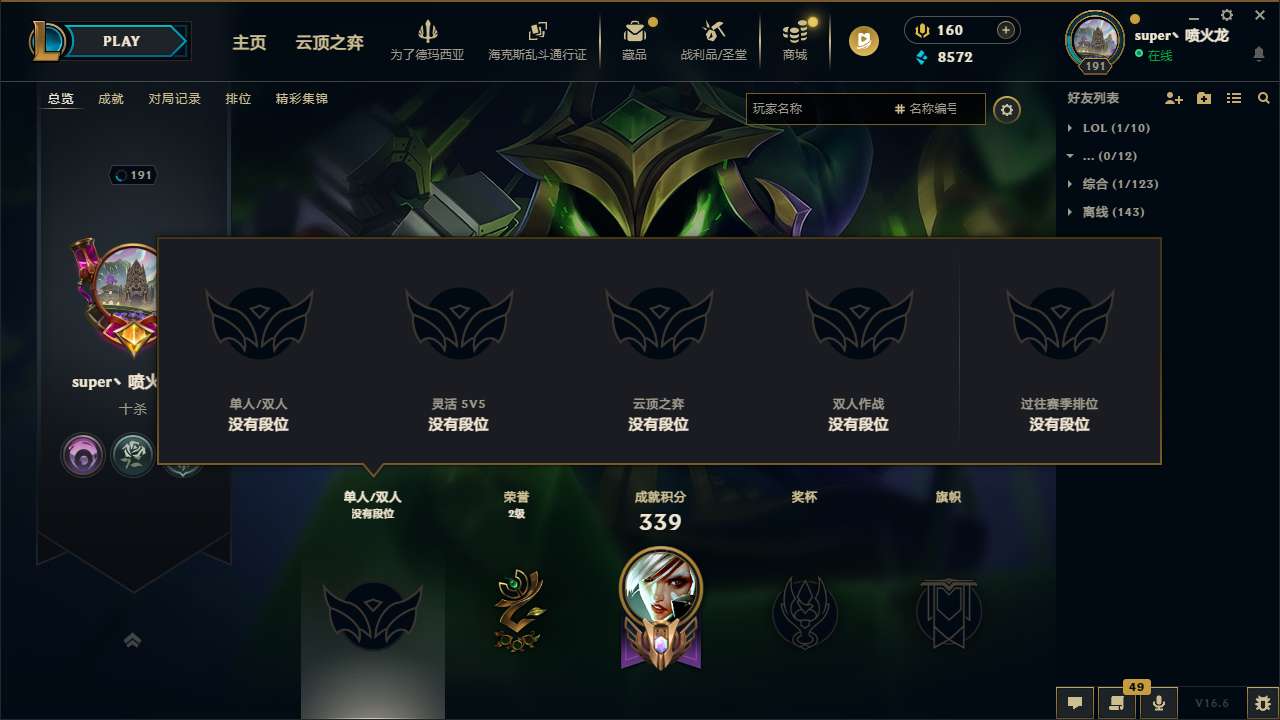
Task: Open the 云顶之弈 menu item
Action: click(x=329, y=43)
